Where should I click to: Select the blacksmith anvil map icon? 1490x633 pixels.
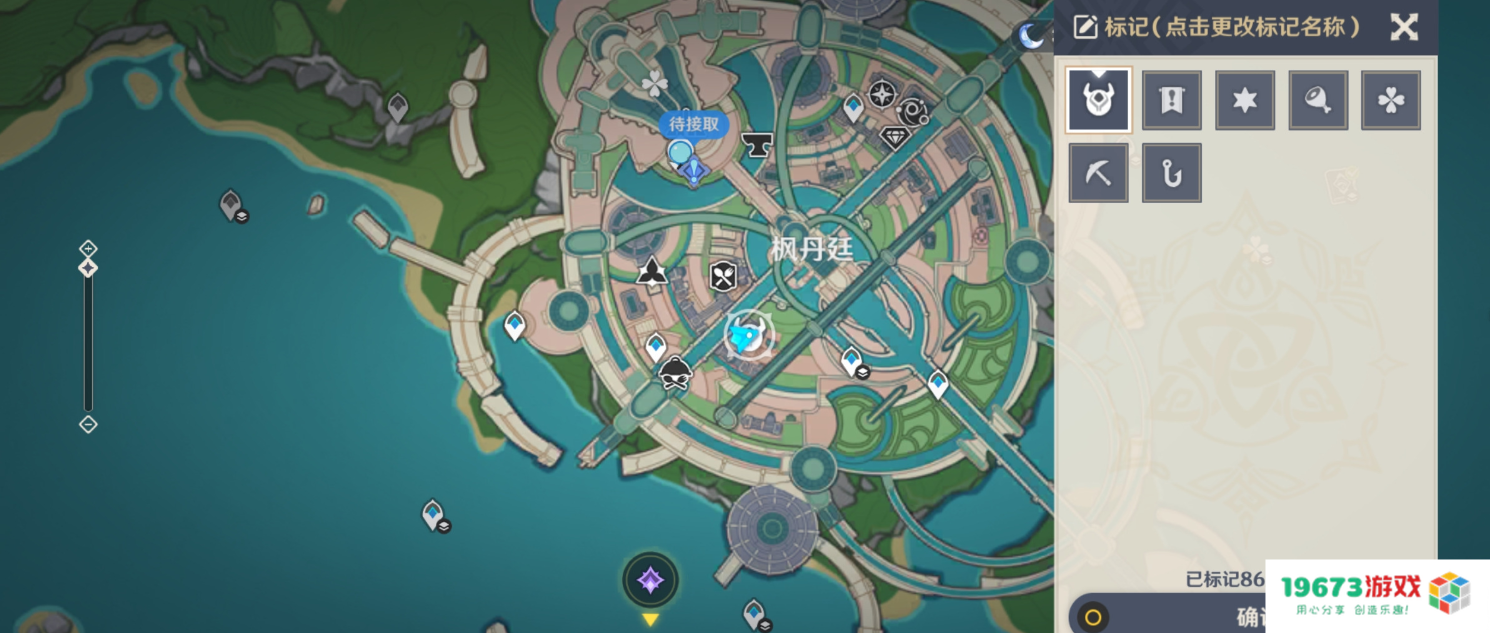pyautogui.click(x=757, y=146)
